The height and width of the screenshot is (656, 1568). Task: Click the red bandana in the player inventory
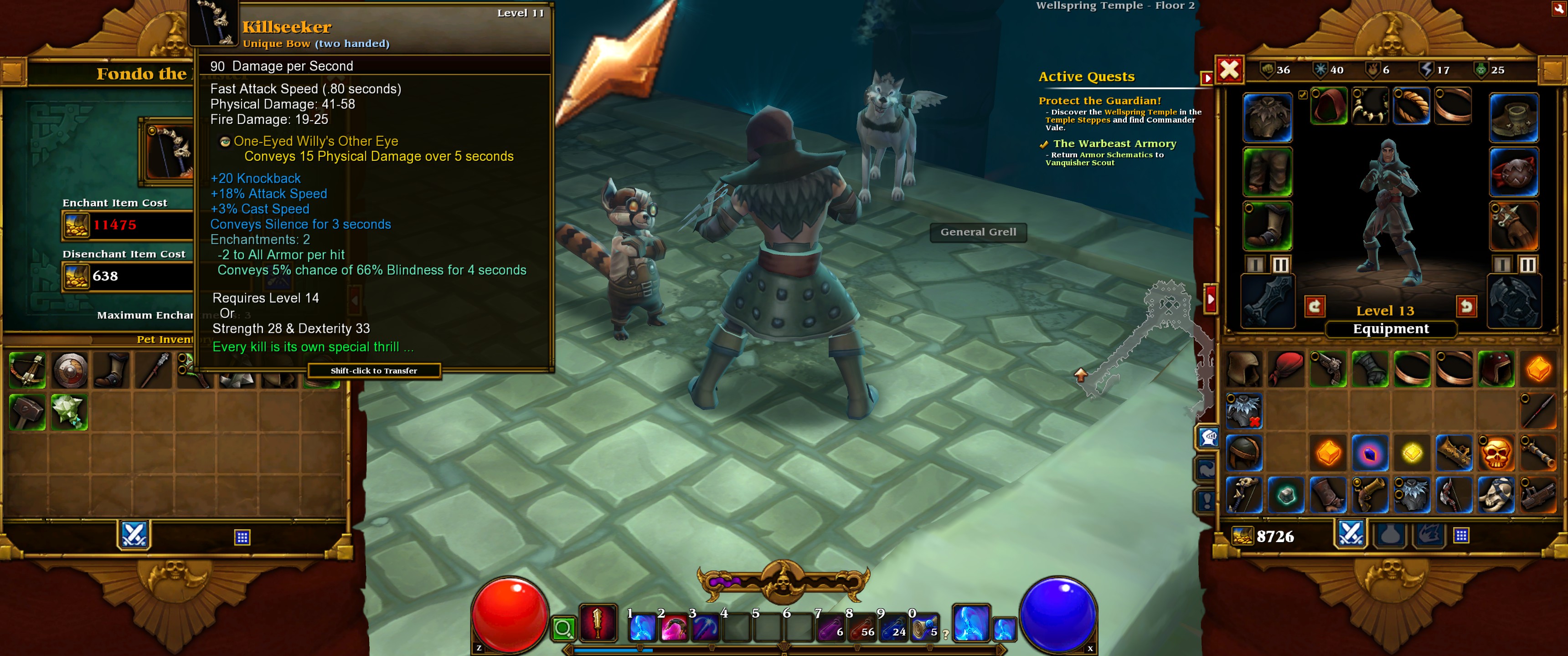(1285, 369)
